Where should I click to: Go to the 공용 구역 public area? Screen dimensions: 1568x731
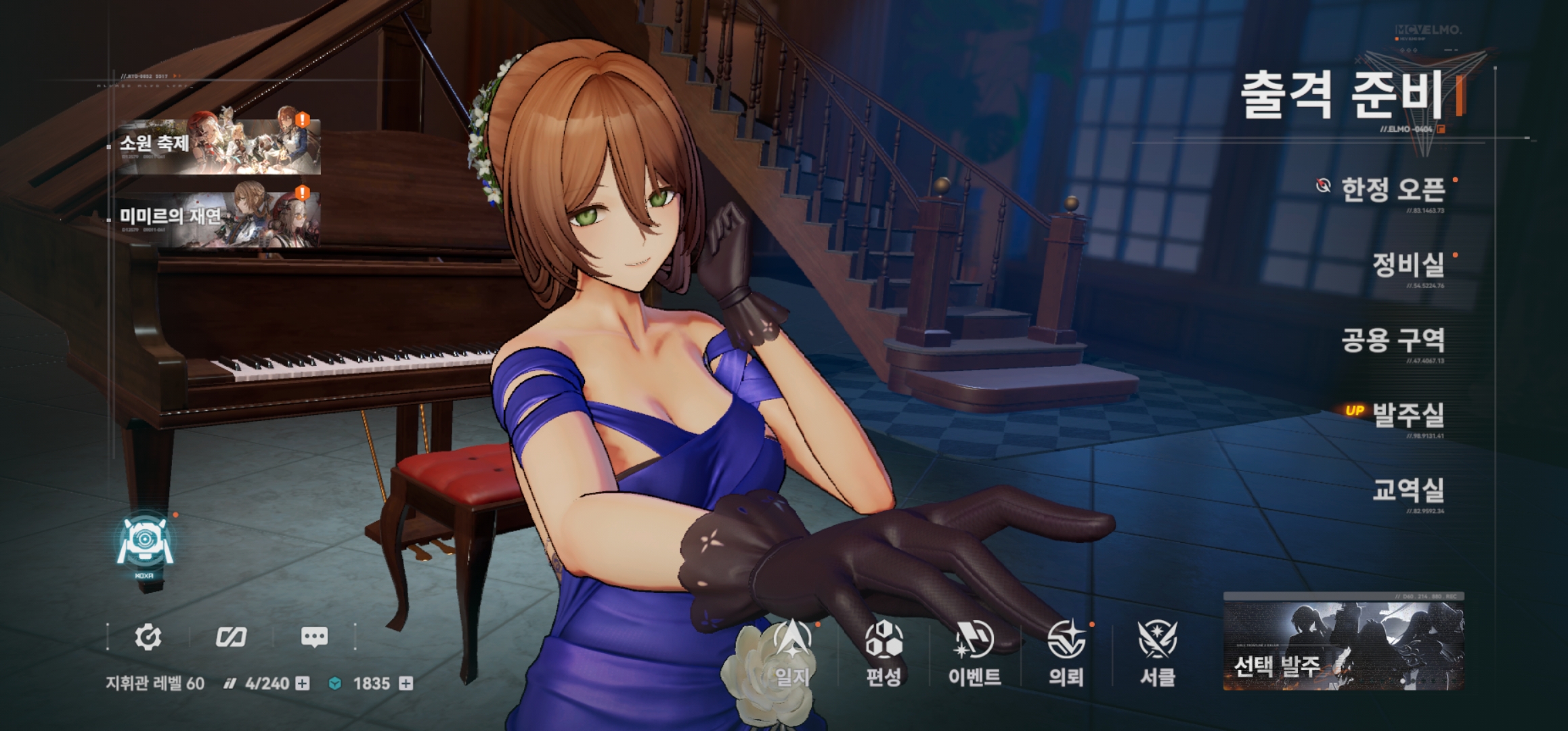(x=1393, y=340)
